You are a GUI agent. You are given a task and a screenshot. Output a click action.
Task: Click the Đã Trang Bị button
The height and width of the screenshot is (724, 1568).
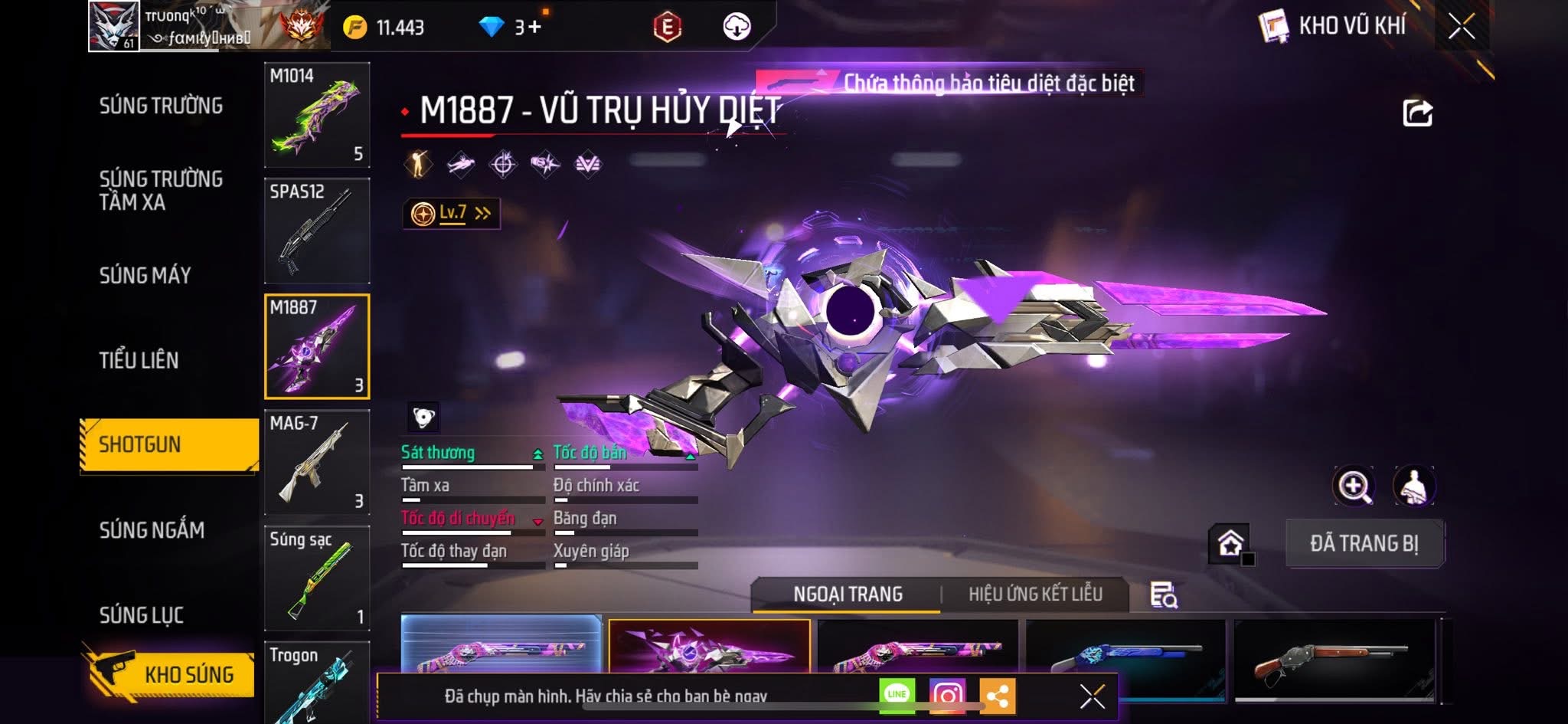[x=1364, y=543]
